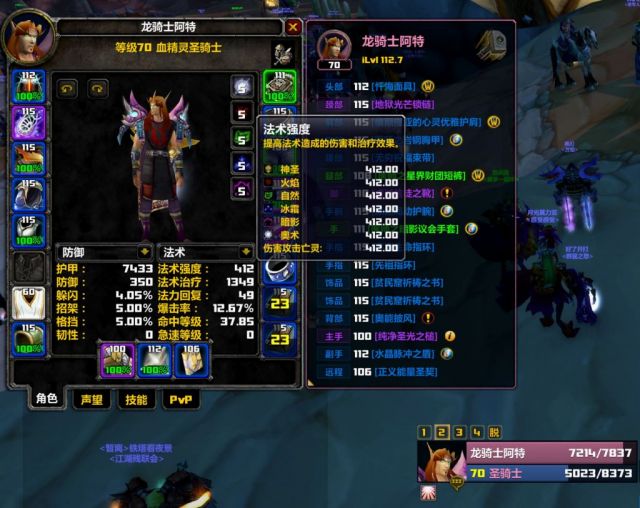Rotate the character model left
The height and width of the screenshot is (508, 640).
67,88
